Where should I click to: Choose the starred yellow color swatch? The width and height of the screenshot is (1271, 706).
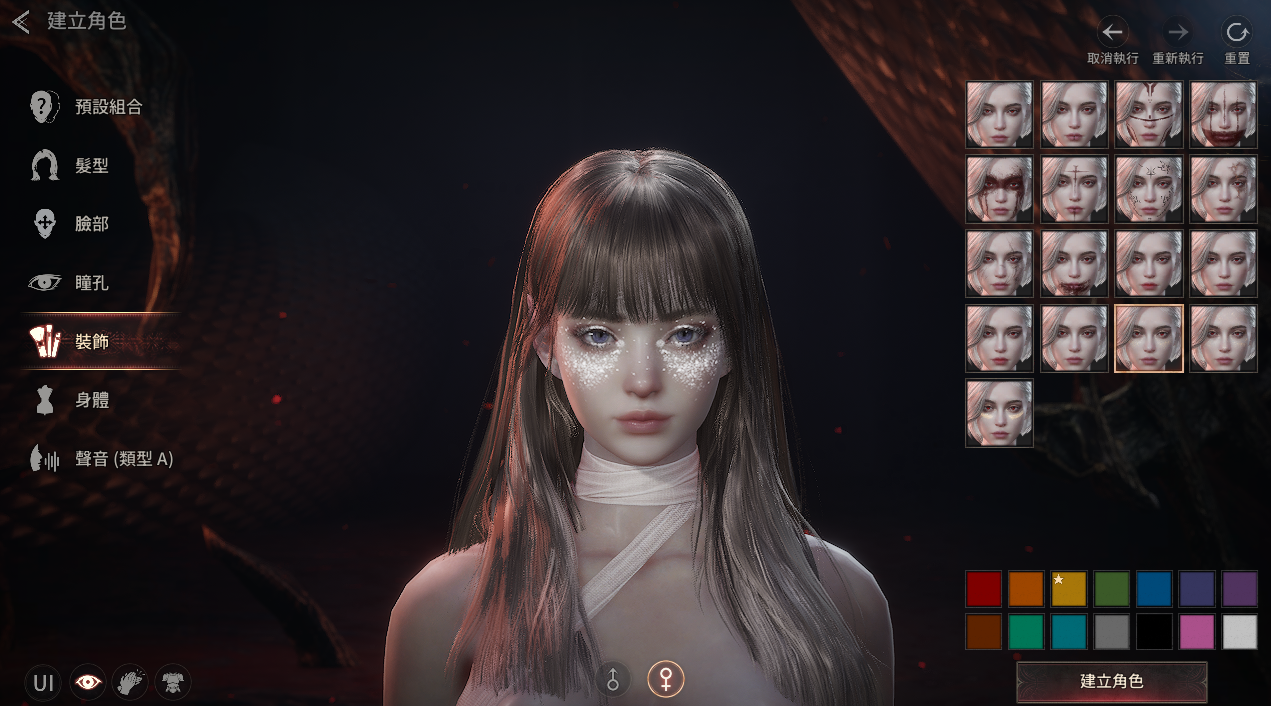tap(1069, 589)
